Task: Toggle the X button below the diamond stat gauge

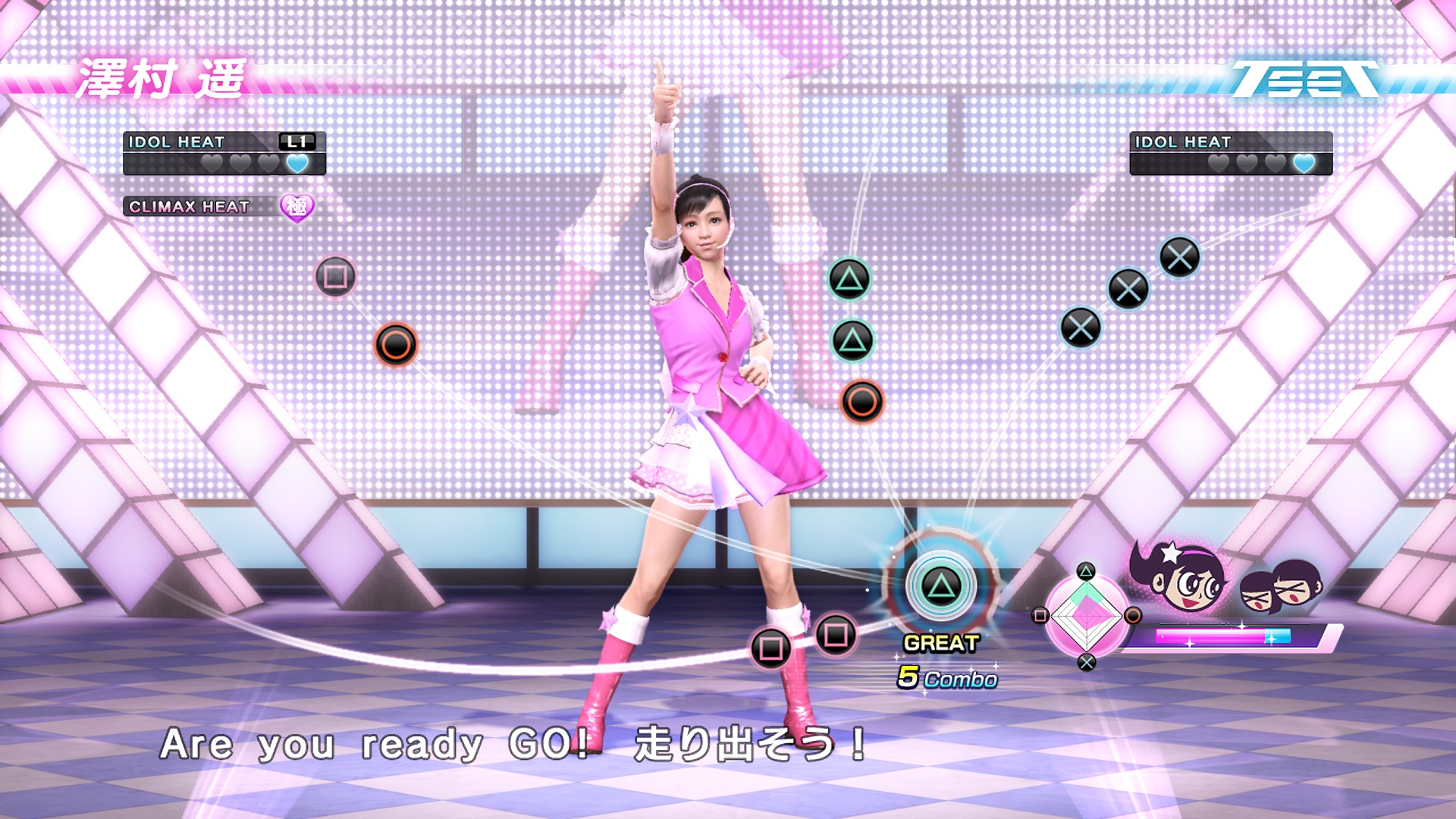Action: [x=1087, y=662]
